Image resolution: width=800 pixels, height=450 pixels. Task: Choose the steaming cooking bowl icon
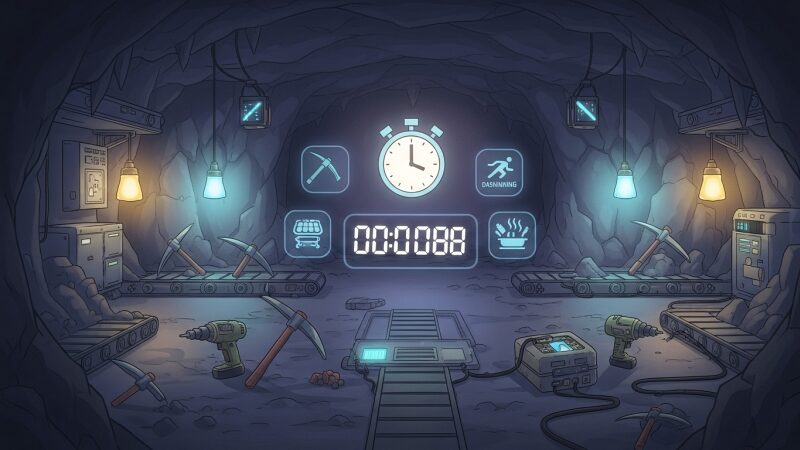(511, 235)
